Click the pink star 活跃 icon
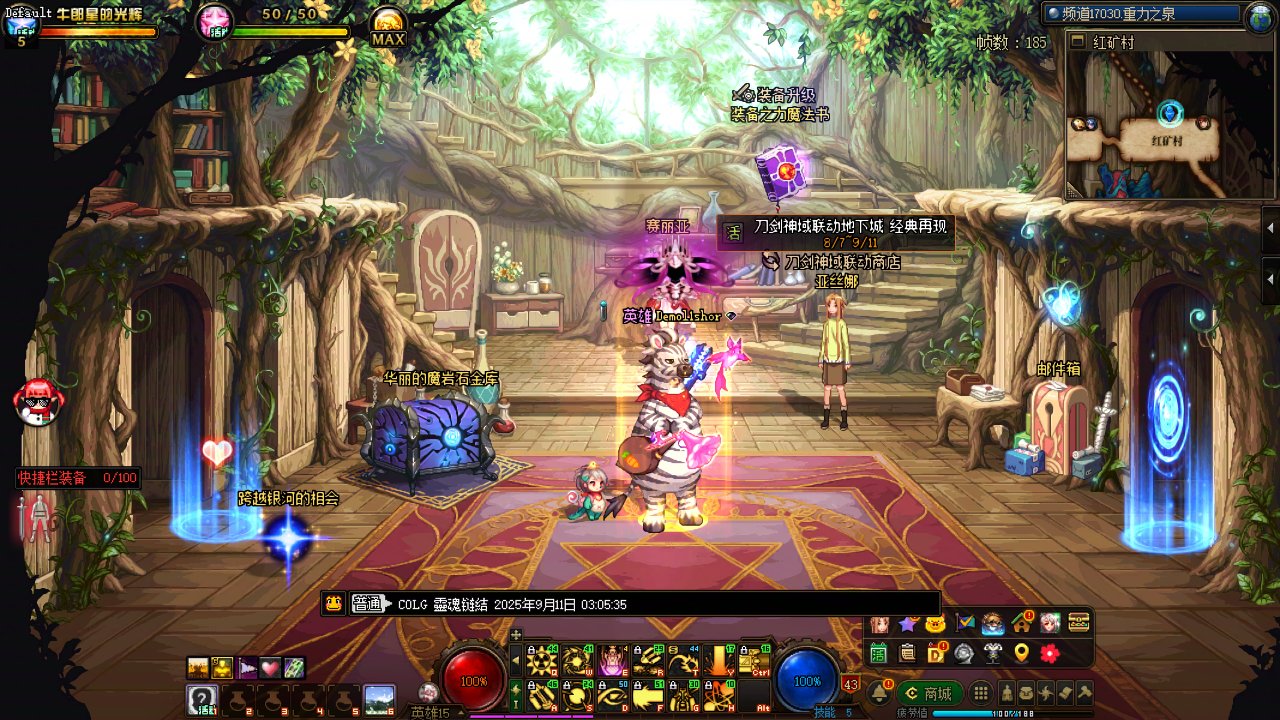The image size is (1280, 720). (x=214, y=22)
